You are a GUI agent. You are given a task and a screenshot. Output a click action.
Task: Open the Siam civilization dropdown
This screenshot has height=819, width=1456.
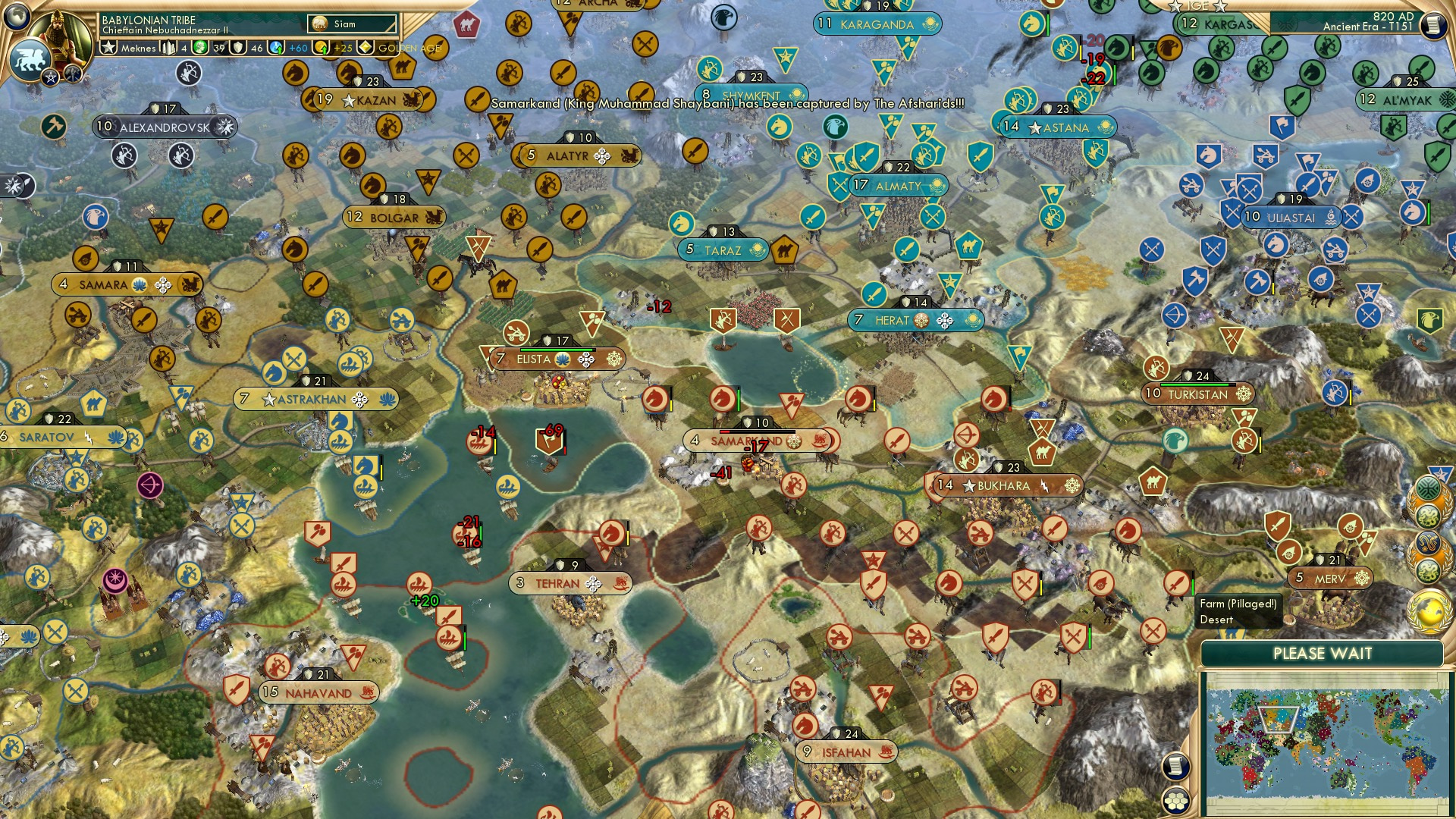(353, 24)
